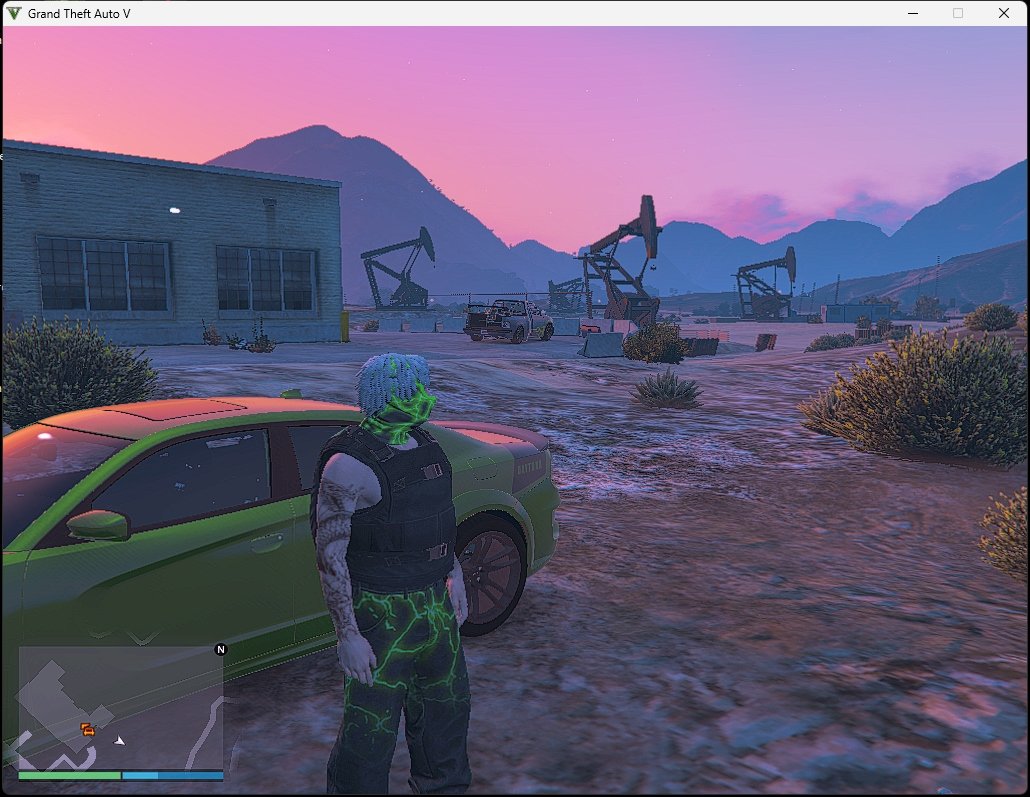
Task: Select the orange car blip on the minimap
Action: tap(88, 729)
